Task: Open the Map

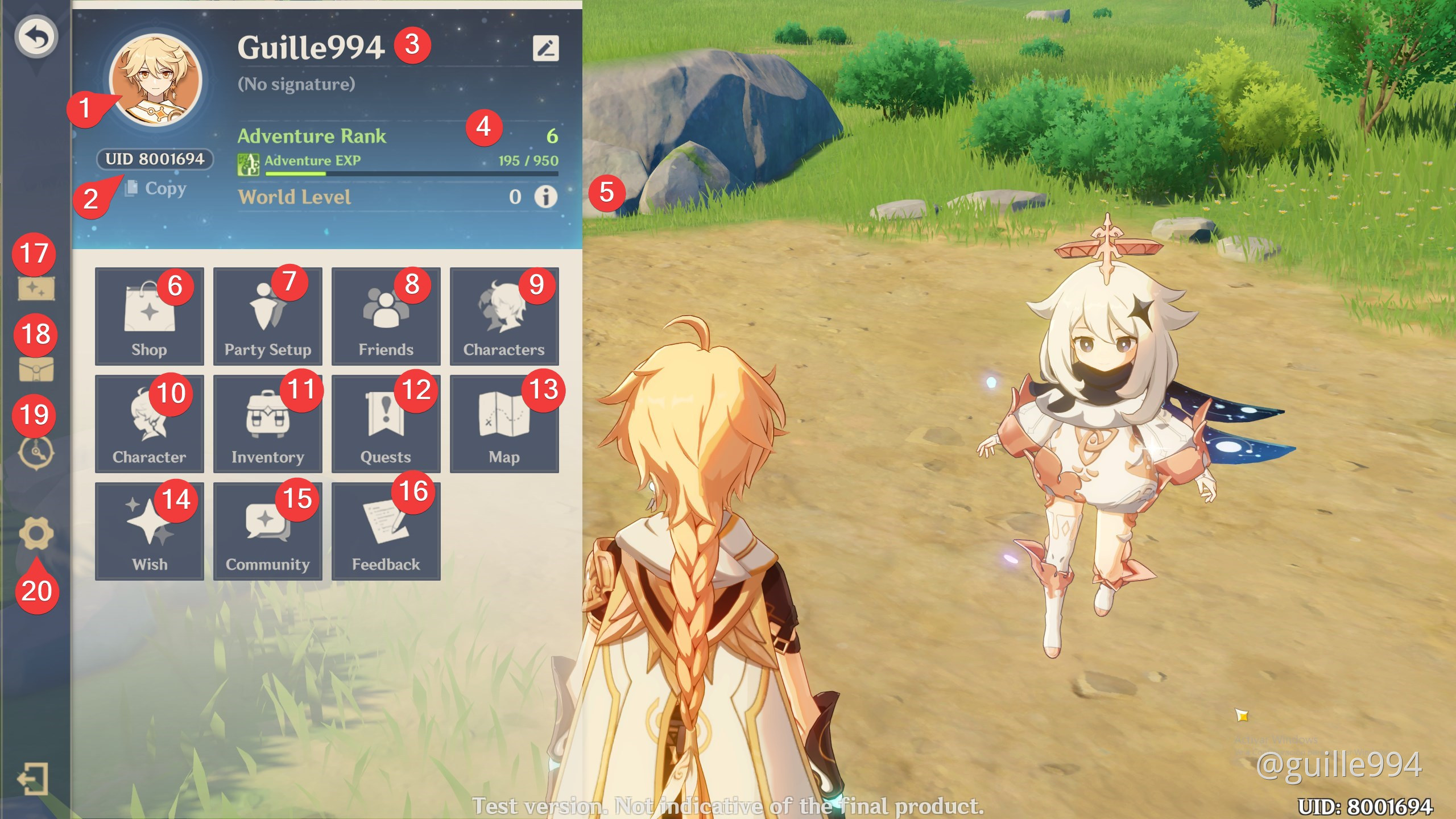Action: [504, 424]
